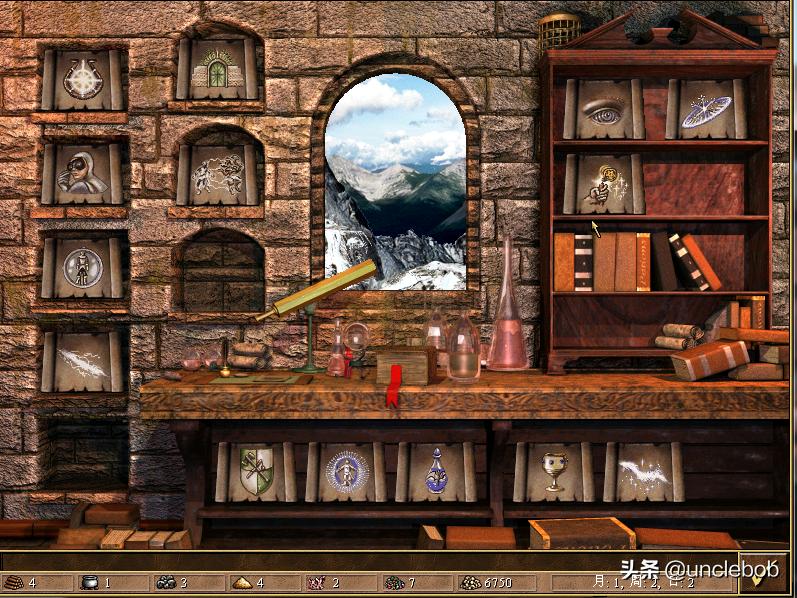Choose the golden chalice spell scroll
797x598 pixels.
pos(553,472)
